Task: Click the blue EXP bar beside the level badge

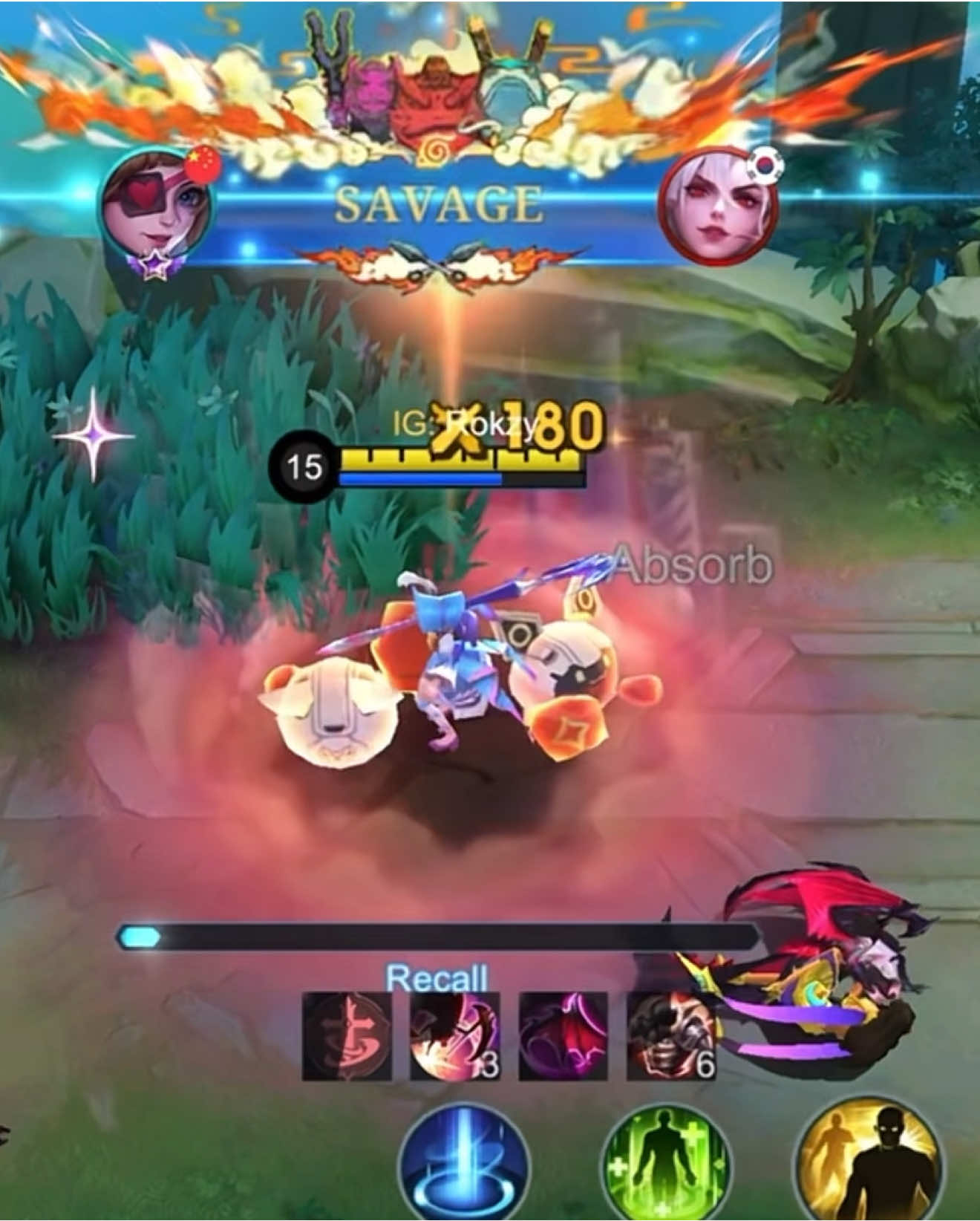Action: point(419,479)
